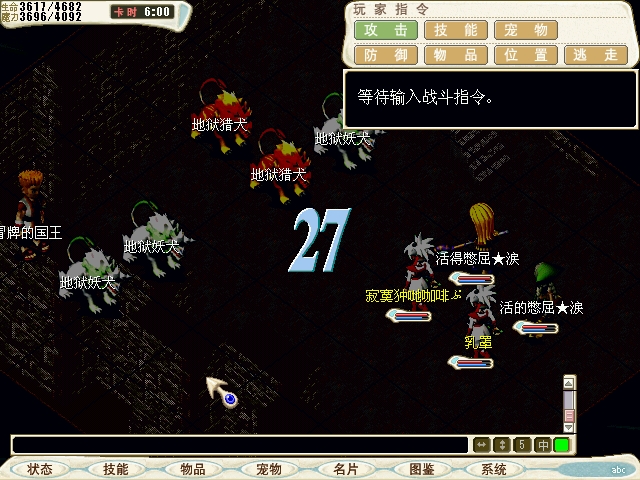
Task: Click the green chat color swatch
Action: (x=562, y=445)
